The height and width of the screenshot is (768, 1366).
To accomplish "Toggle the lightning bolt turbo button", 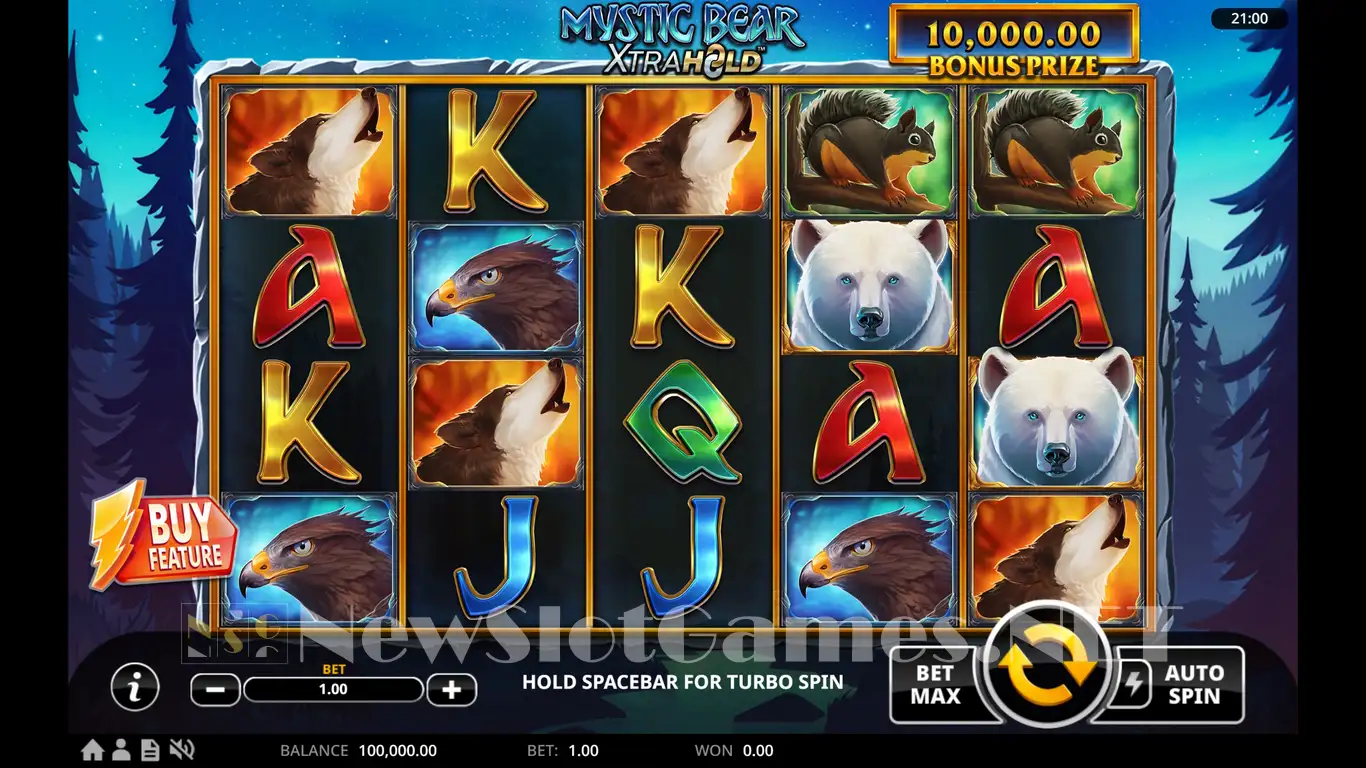I will click(1132, 684).
